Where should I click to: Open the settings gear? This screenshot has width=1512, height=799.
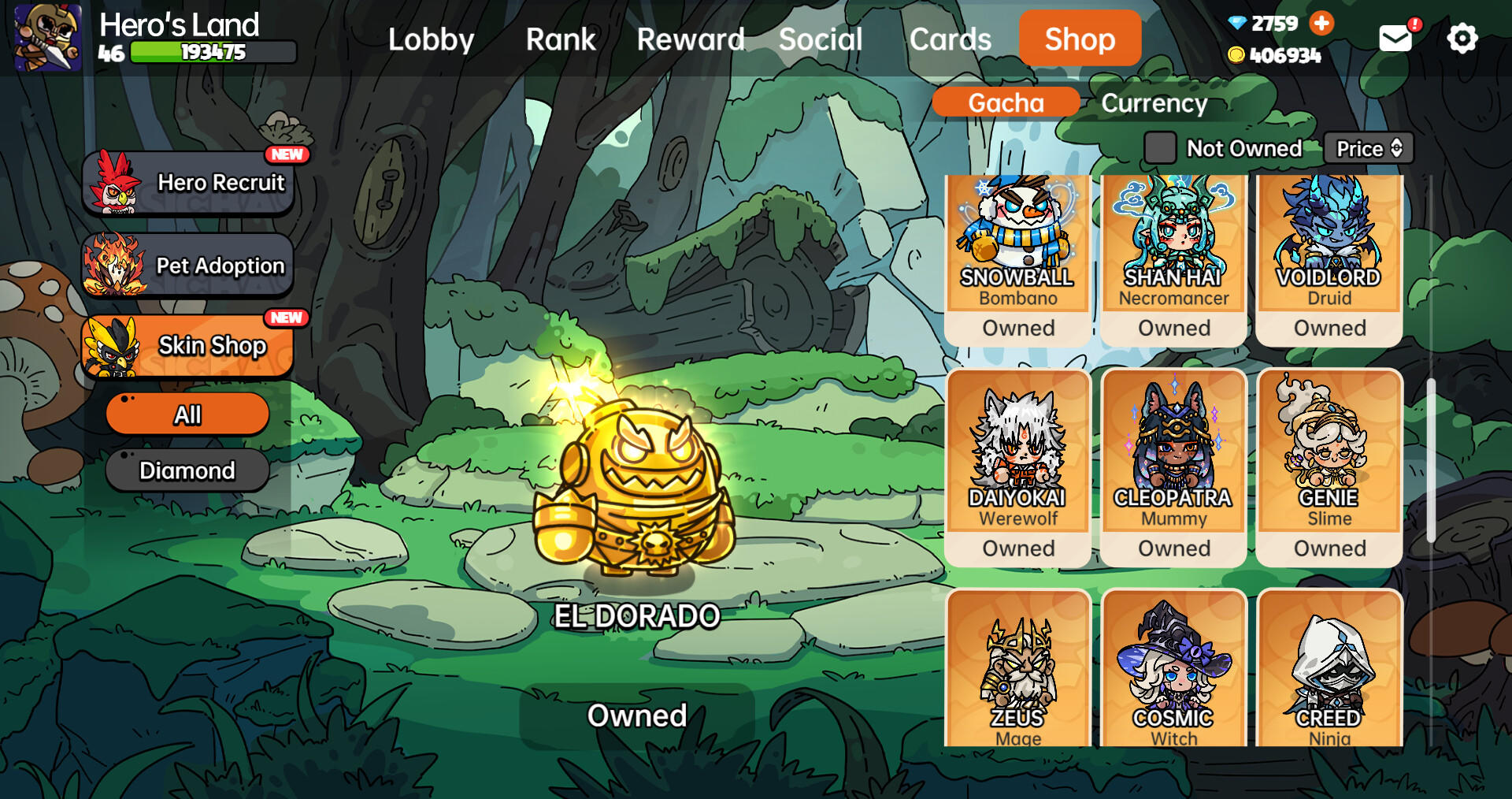[1462, 37]
